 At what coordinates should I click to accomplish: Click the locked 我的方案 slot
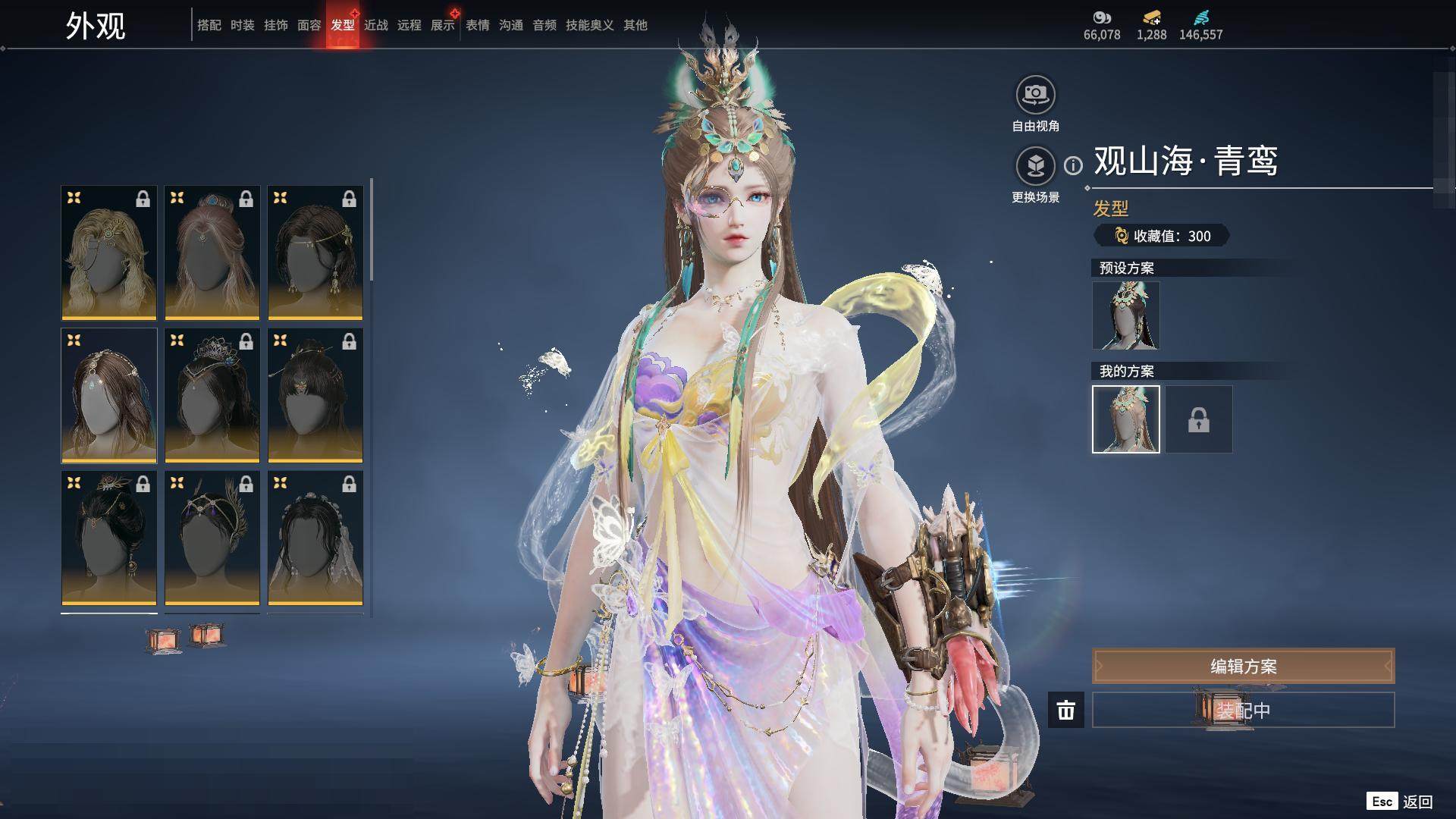[1198, 419]
